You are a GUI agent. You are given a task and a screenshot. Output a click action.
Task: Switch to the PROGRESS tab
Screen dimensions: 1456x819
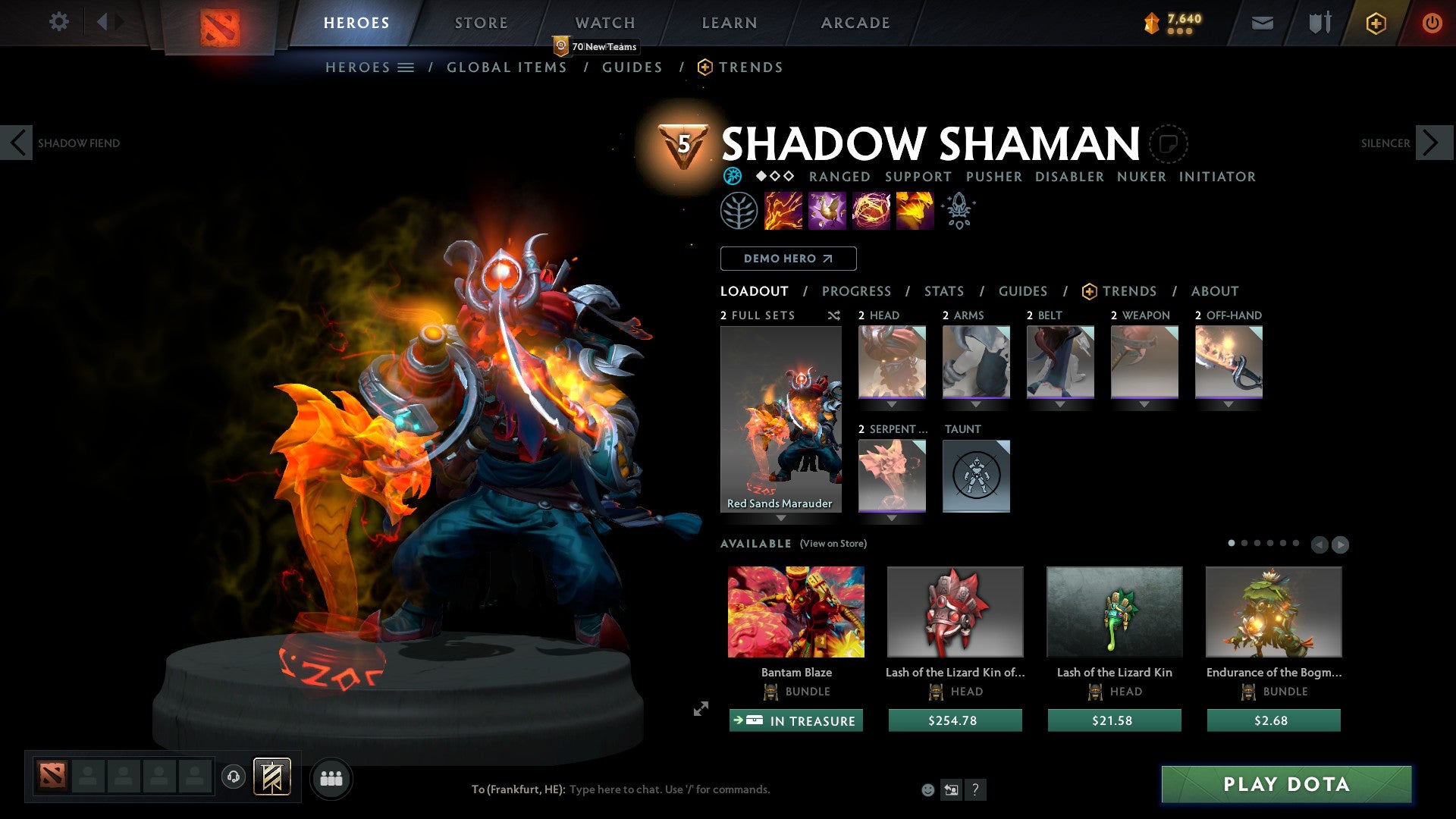click(856, 291)
